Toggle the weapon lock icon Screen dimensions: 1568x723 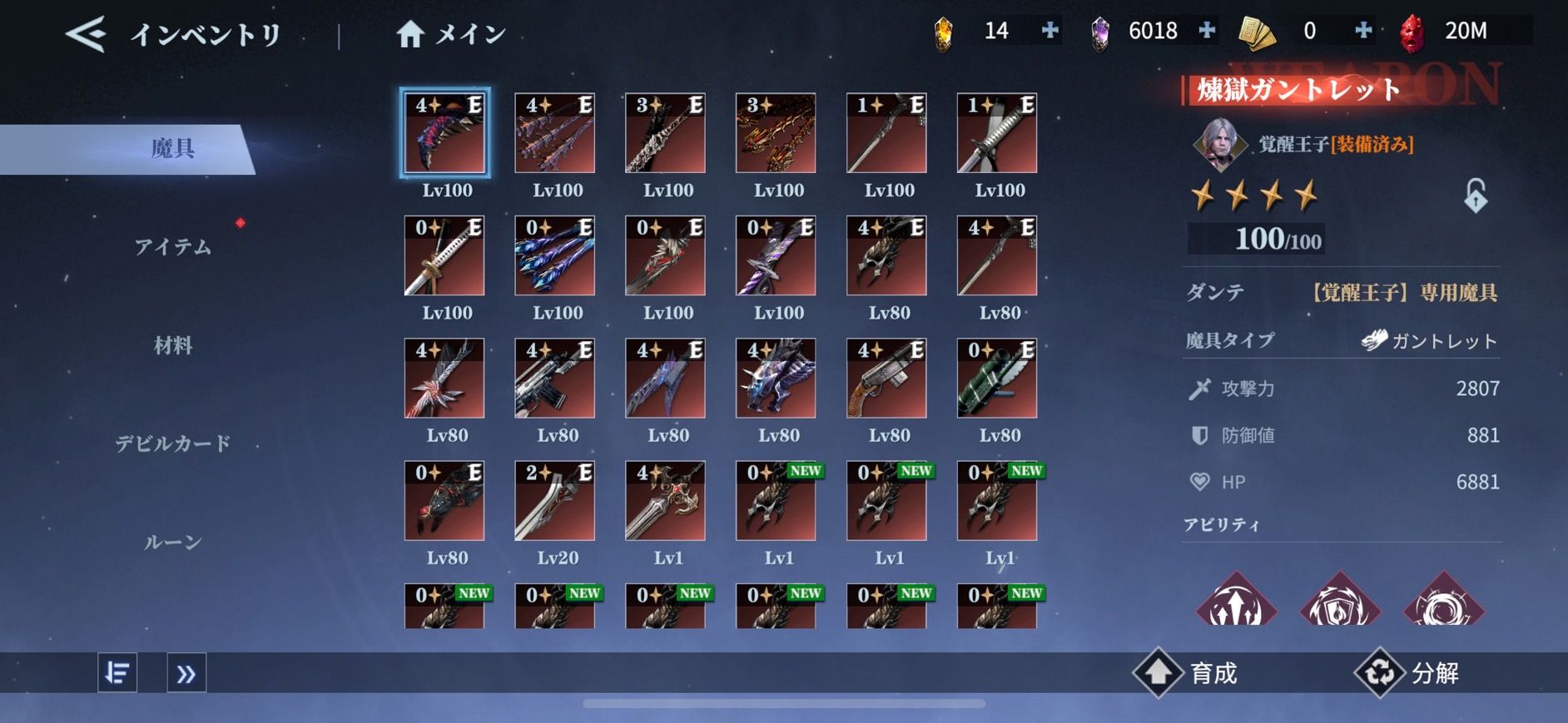1475,196
